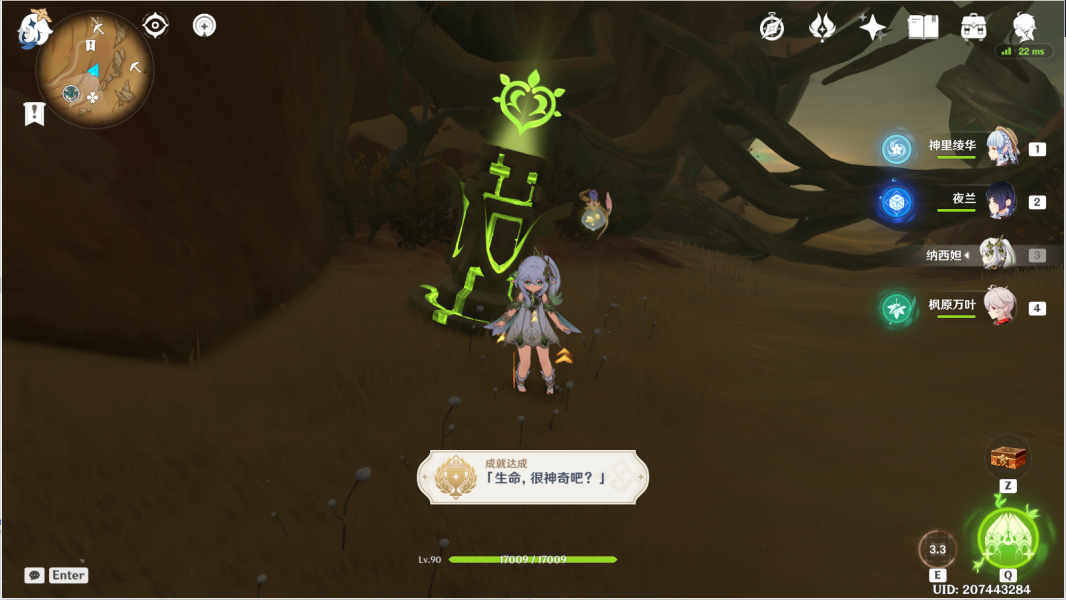
Task: Open the backpack inventory
Action: tap(973, 27)
